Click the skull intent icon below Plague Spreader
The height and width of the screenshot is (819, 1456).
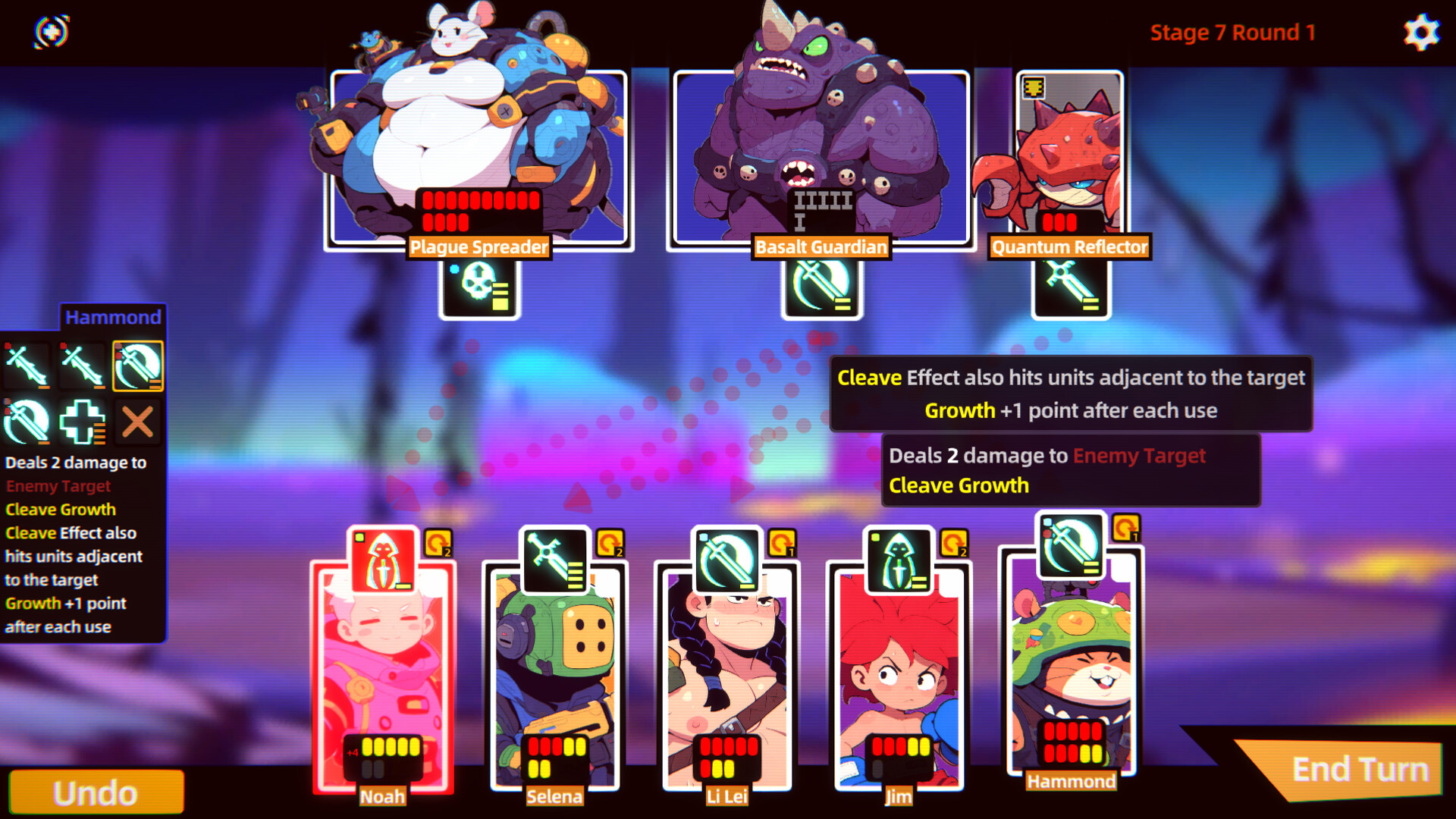(478, 292)
